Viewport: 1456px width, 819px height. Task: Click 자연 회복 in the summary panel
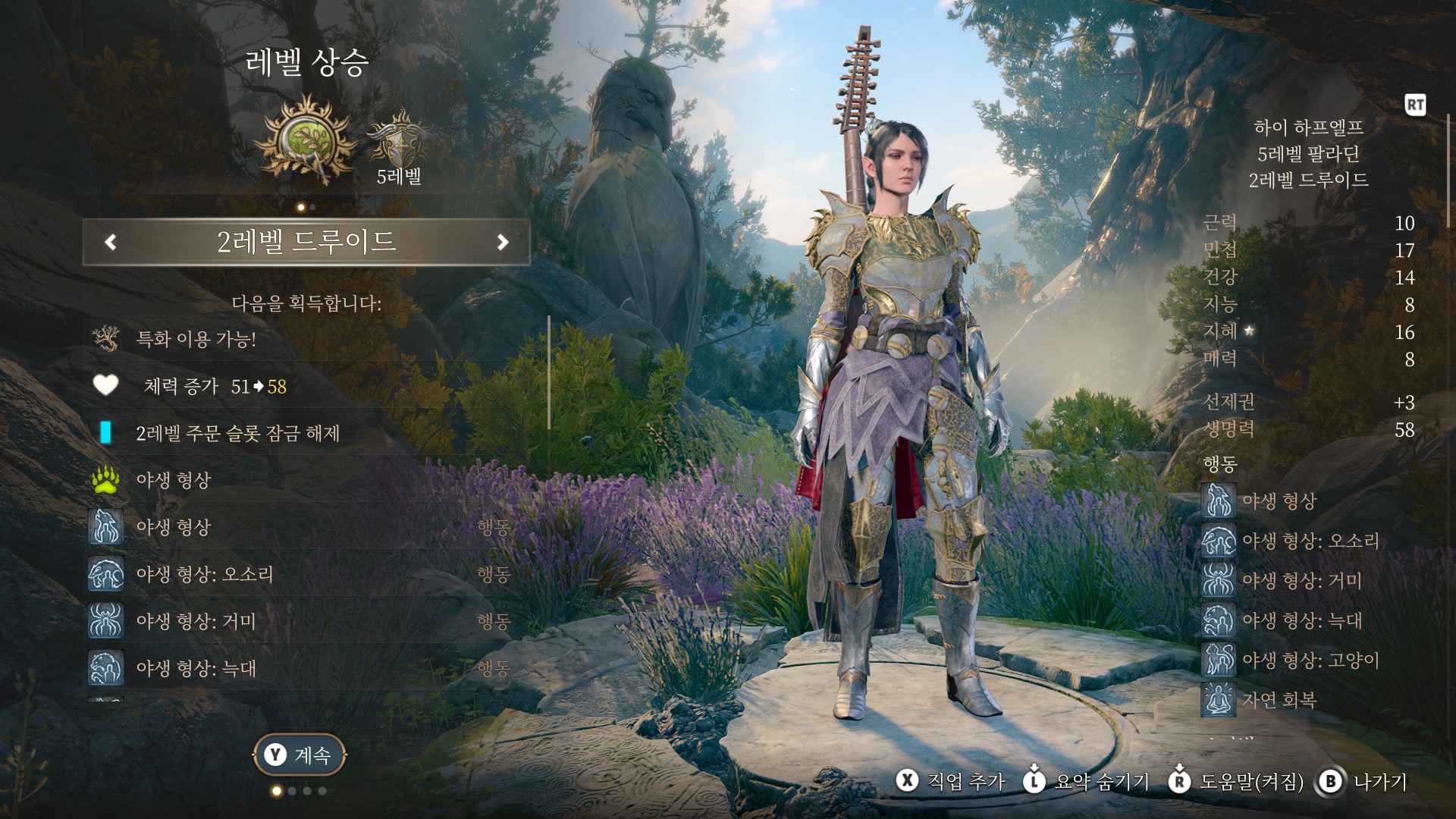pos(1279,699)
